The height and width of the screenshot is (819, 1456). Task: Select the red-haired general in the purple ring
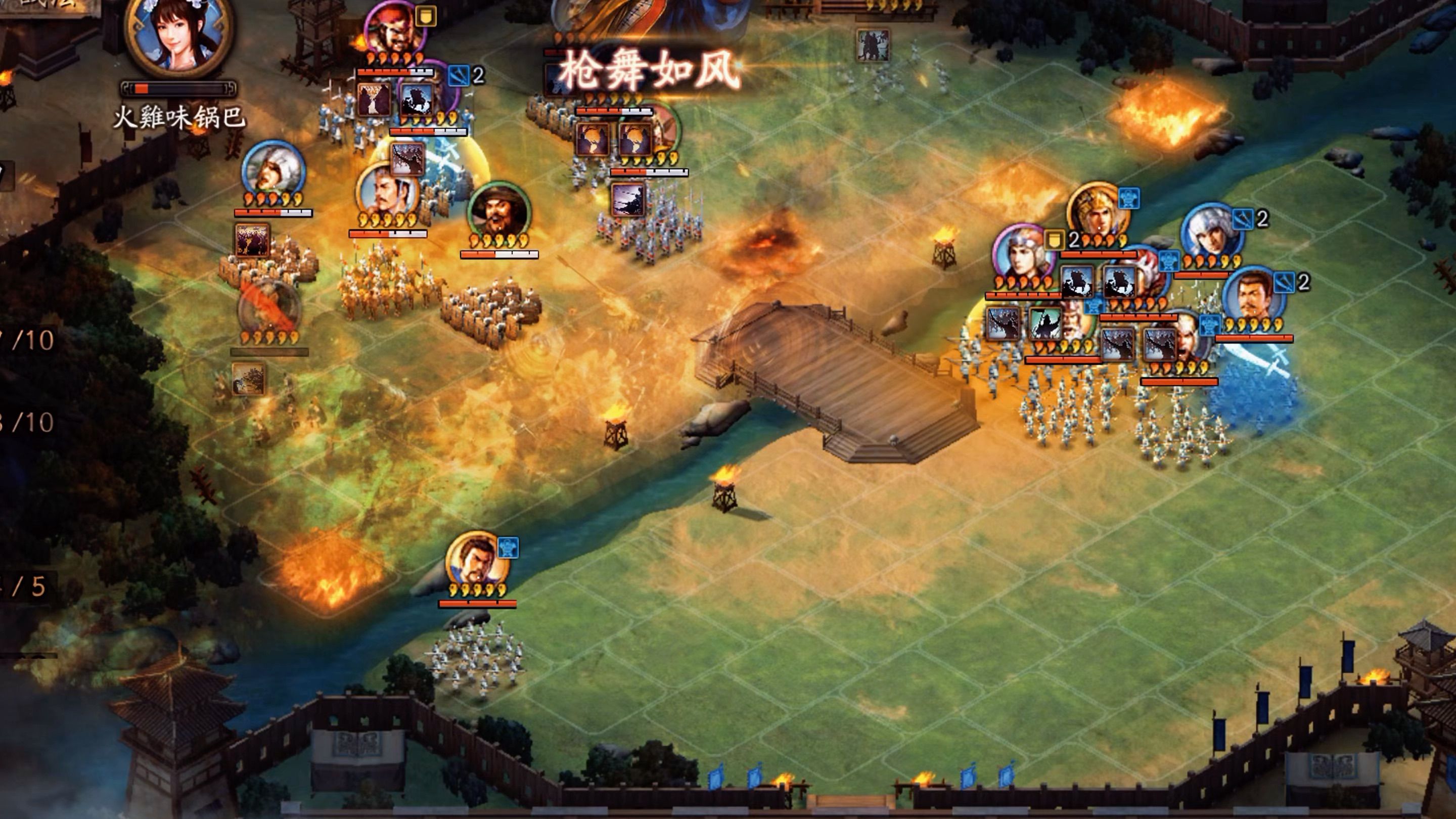pos(394,29)
